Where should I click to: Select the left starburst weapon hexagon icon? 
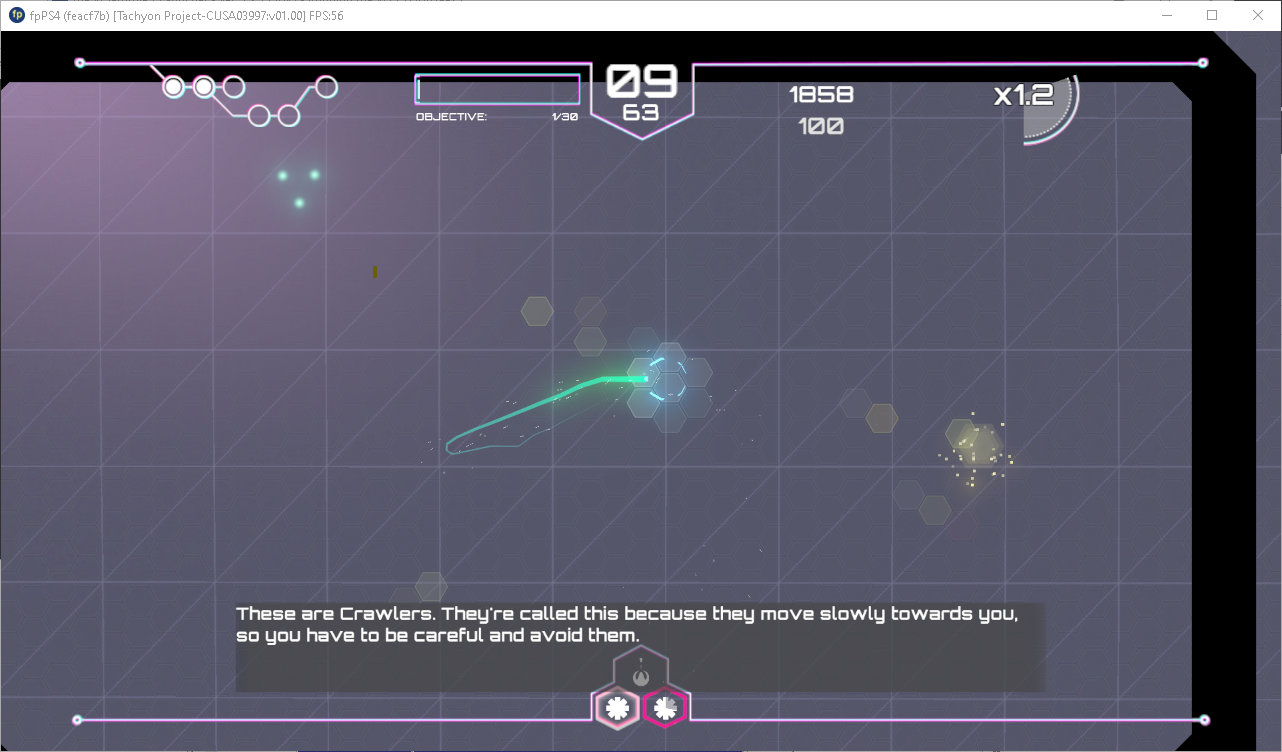pyautogui.click(x=616, y=708)
